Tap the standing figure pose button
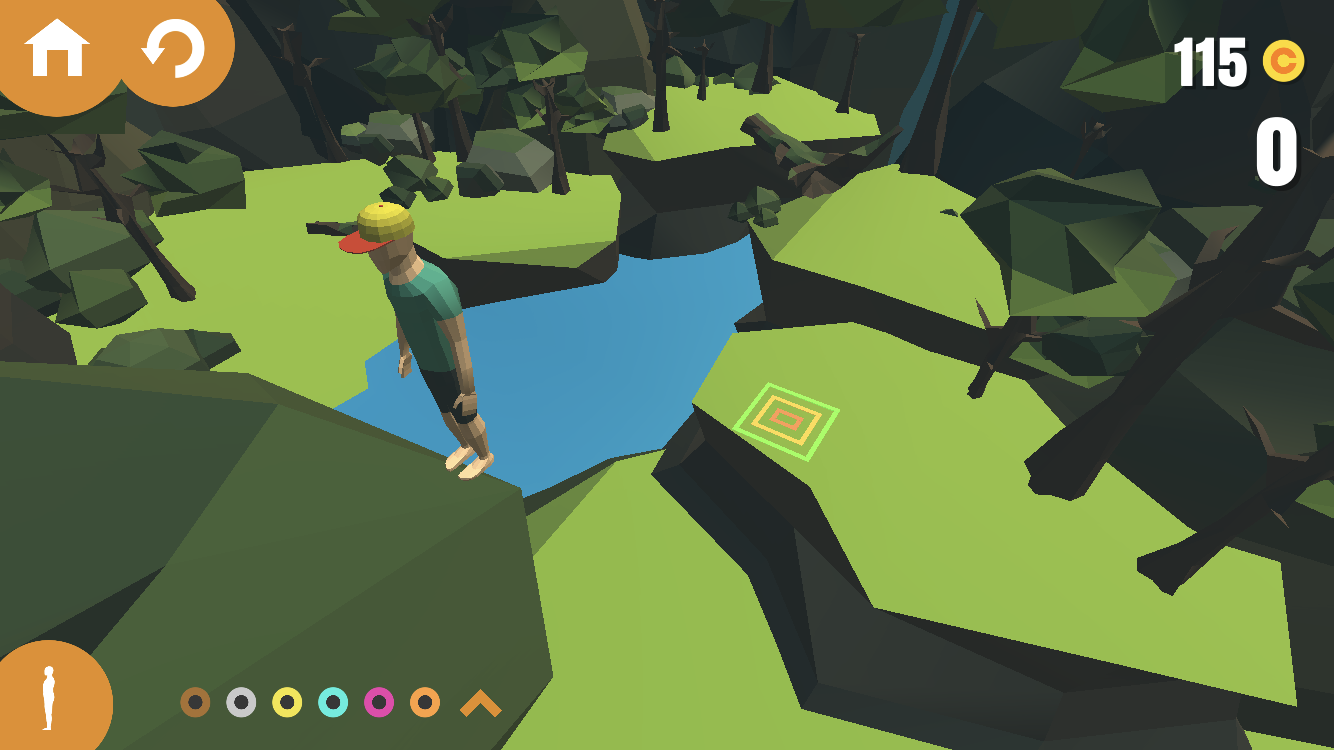Screen dimensions: 1334x750 (x=47, y=699)
